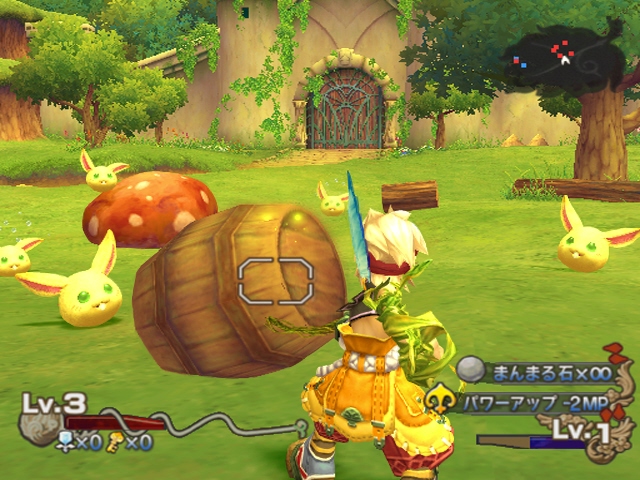Select the まんまる石 item slot
This screenshot has width=640, height=480.
point(538,372)
